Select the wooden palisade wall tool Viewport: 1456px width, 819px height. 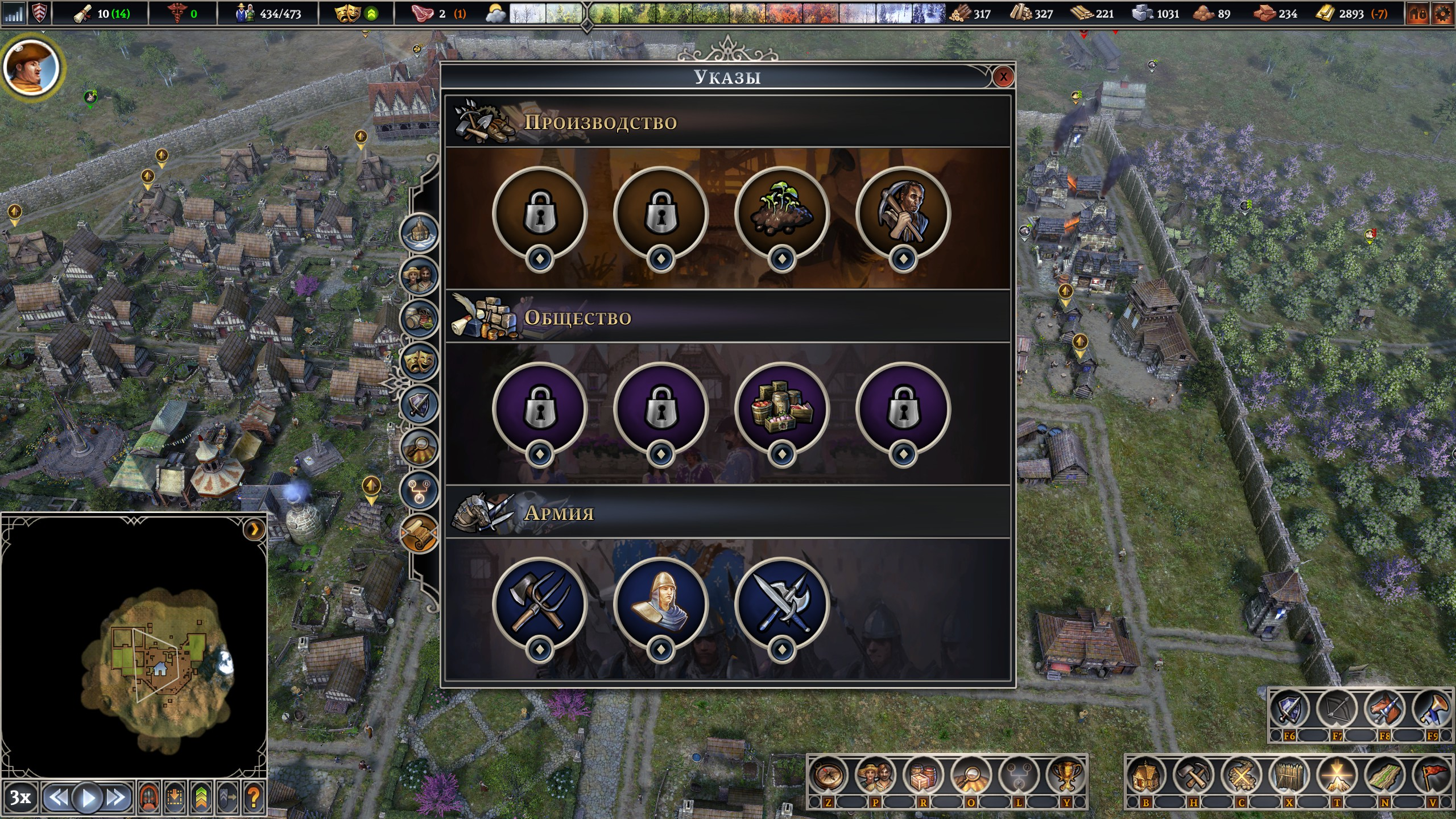pos(1289,775)
